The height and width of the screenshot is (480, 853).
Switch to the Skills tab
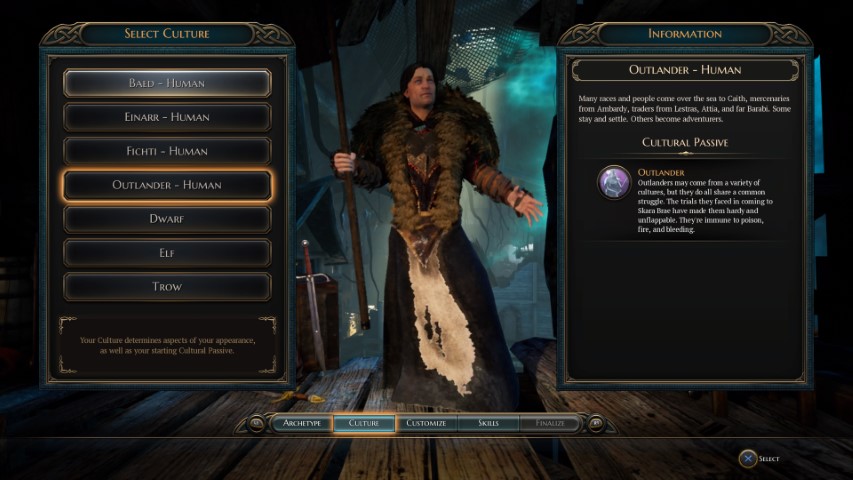point(489,423)
